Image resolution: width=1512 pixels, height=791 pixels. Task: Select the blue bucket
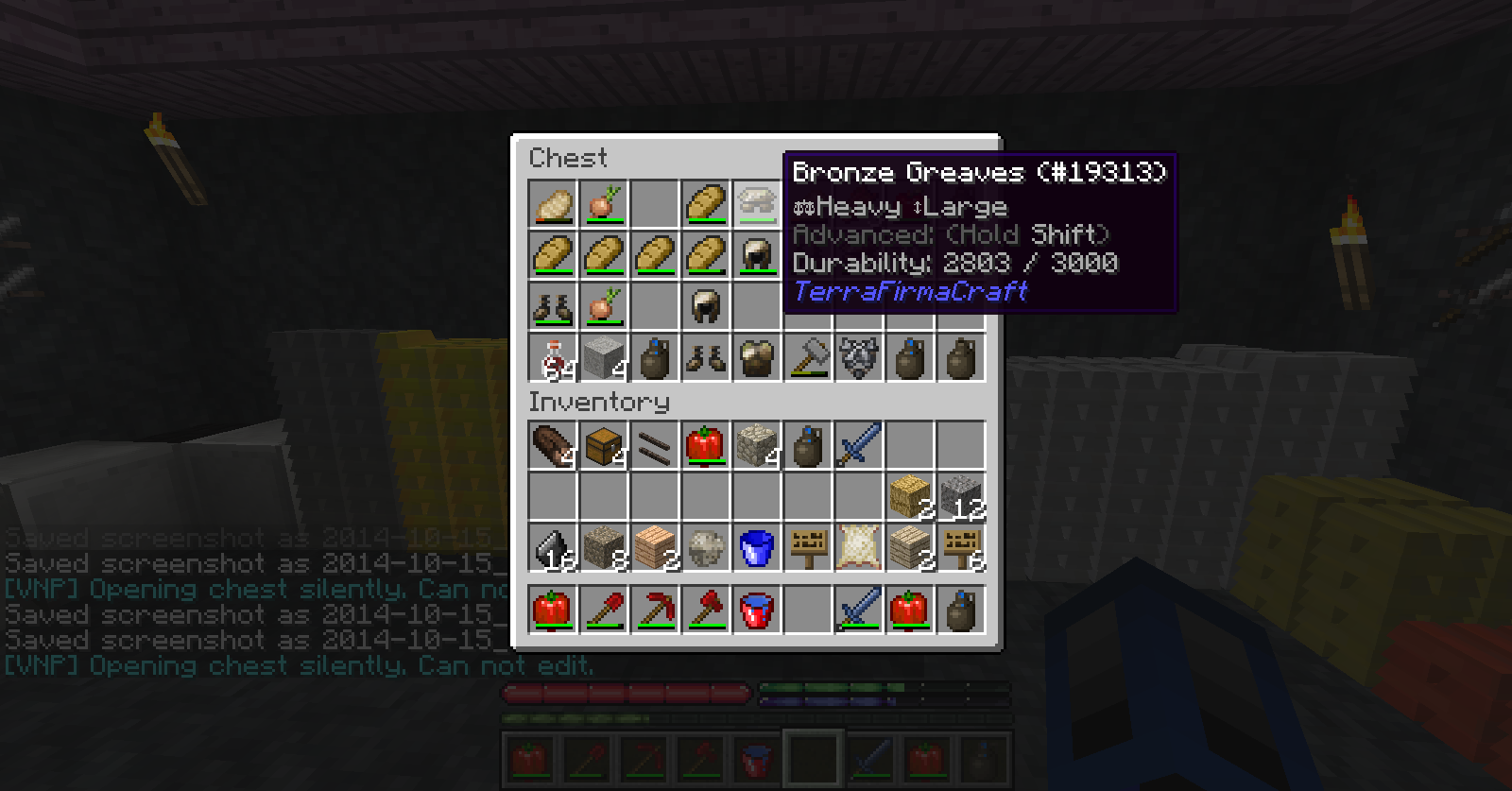757,547
